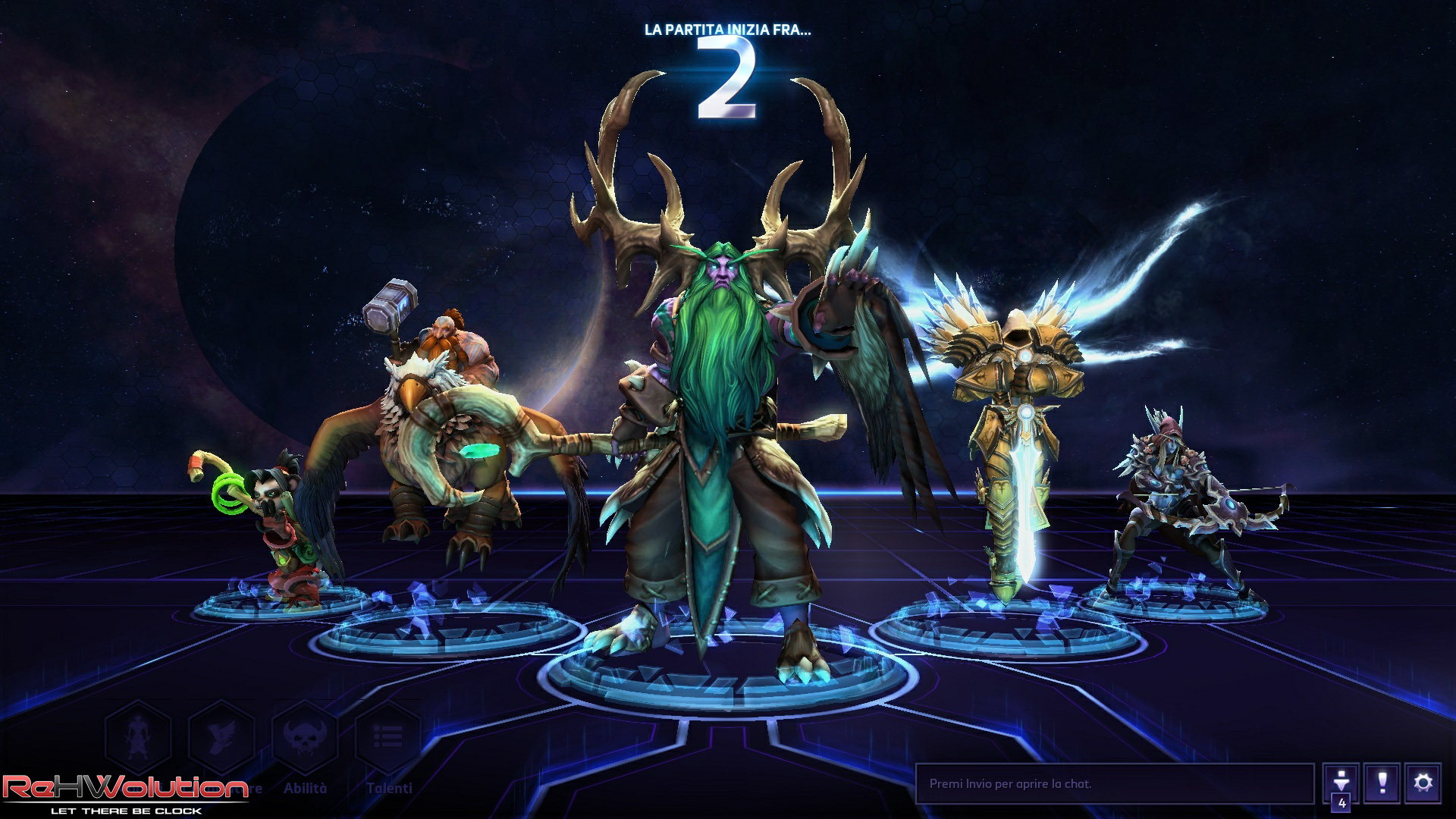Viewport: 1456px width, 819px height.
Task: Switch to the Abilità skull tab
Action: [x=305, y=739]
